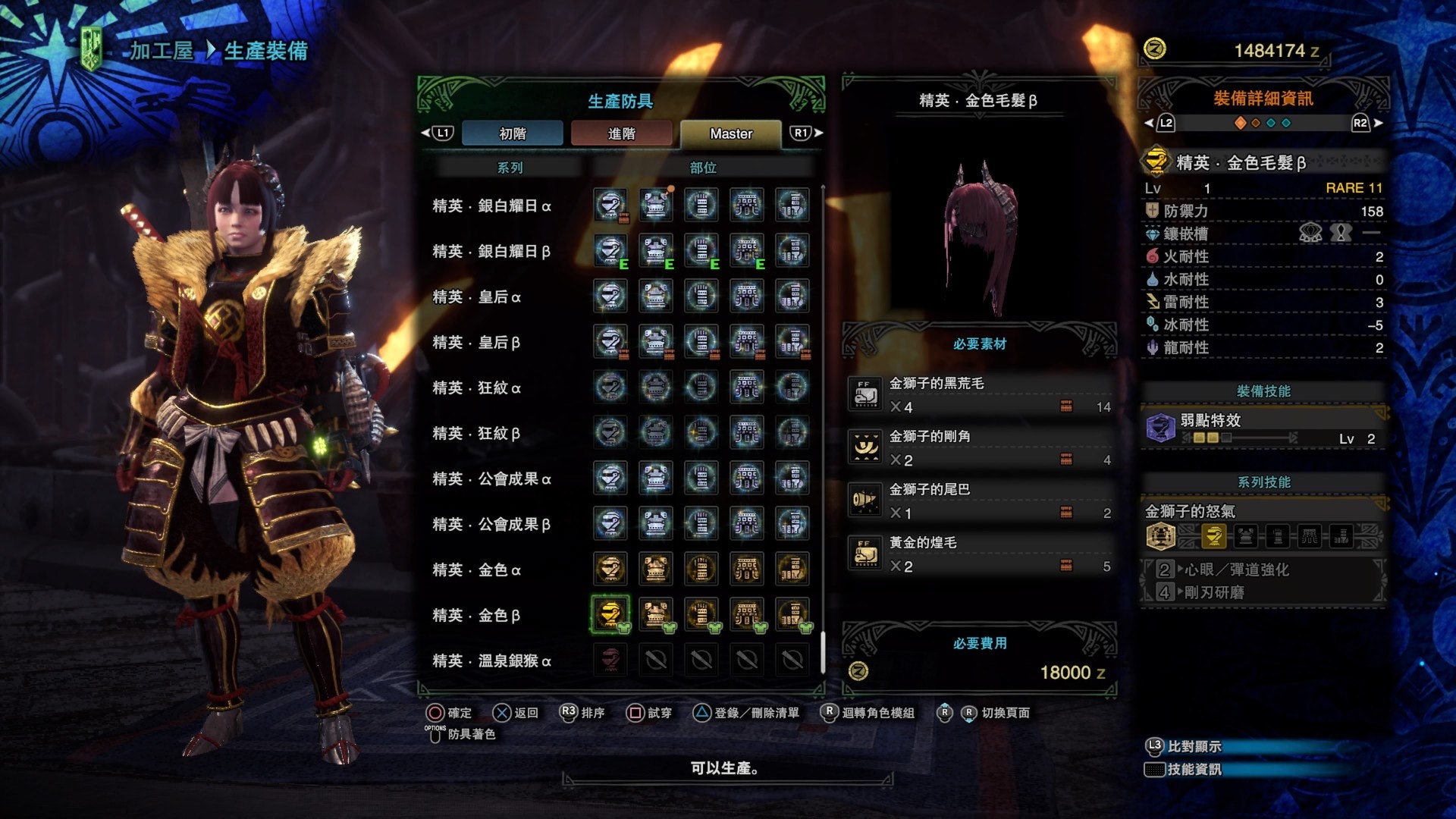
Task: Choose the 精英．狂紋β series row
Action: (476, 433)
